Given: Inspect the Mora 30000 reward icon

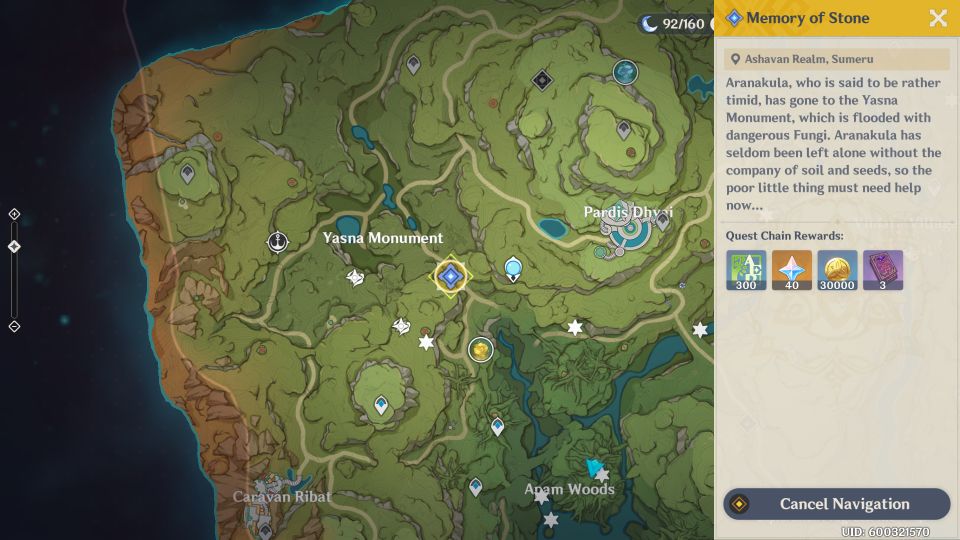Looking at the screenshot, I should (837, 270).
